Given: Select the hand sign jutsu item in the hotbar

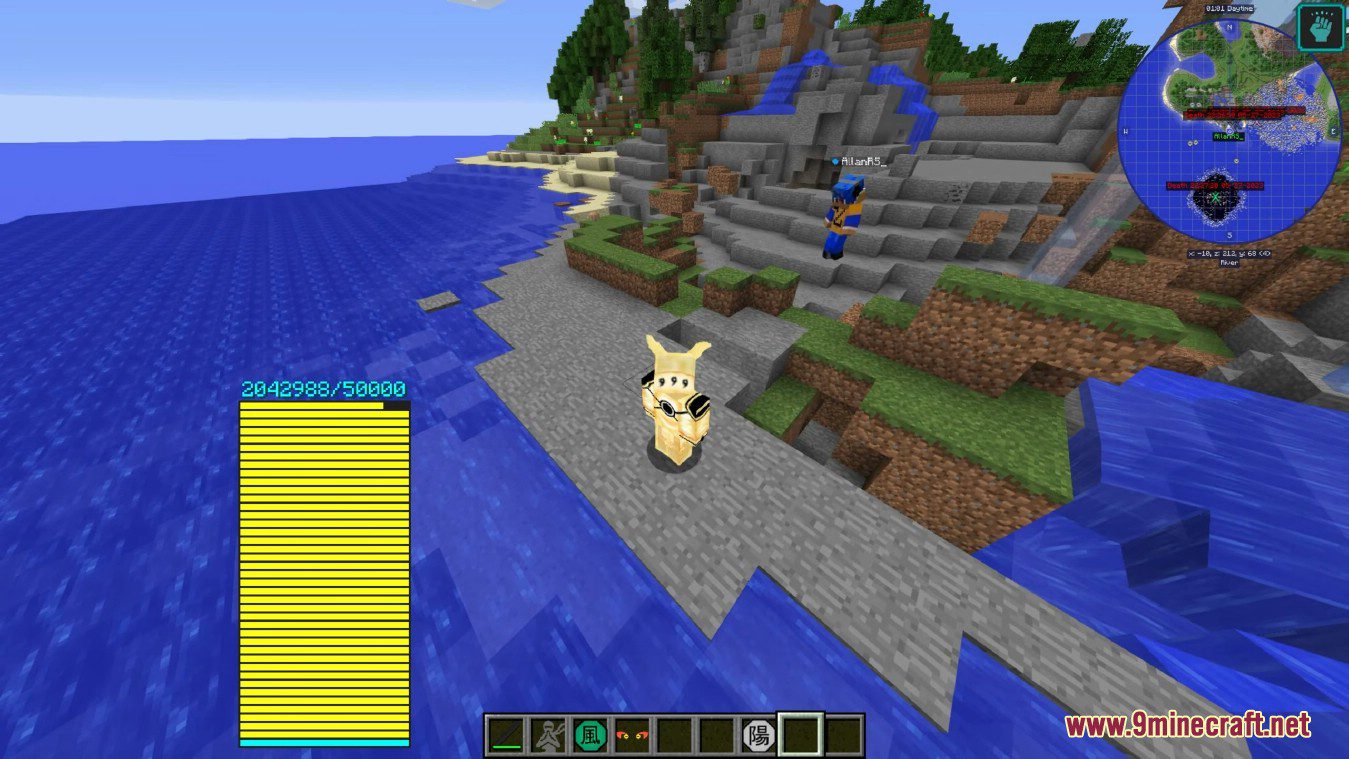Looking at the screenshot, I should coord(549,735).
